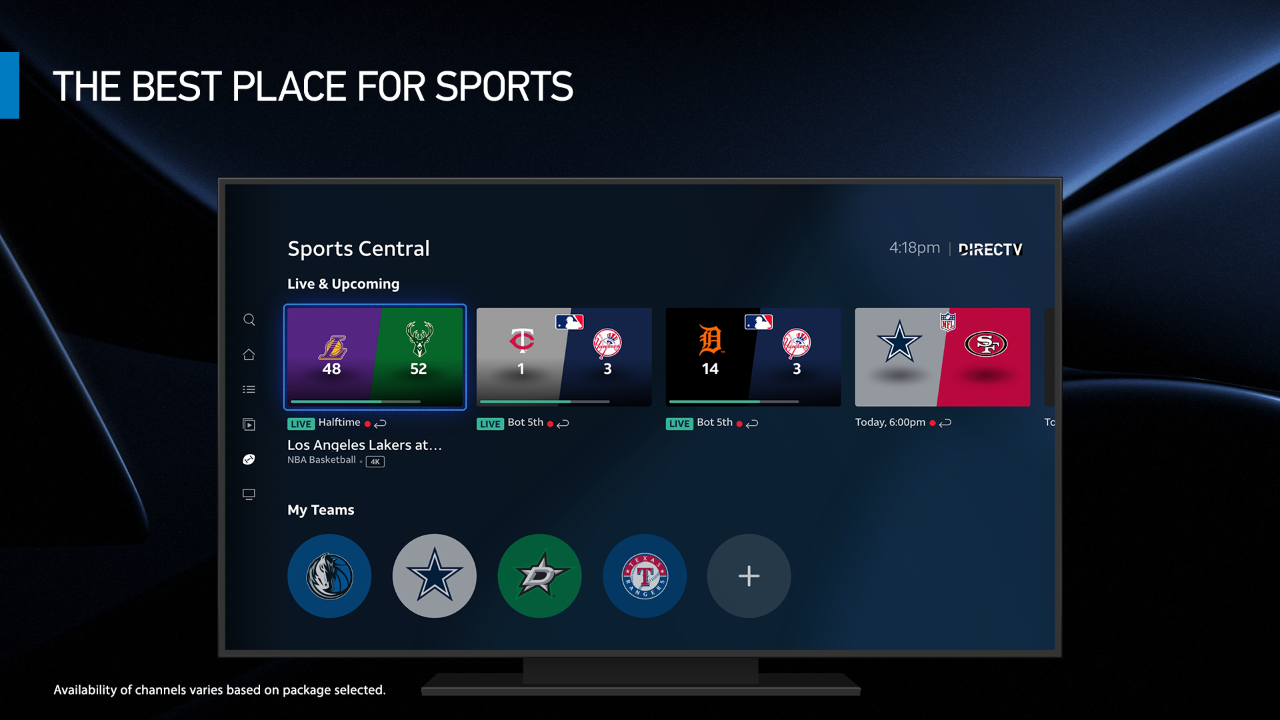Select the highlighted Sports sidebar icon

[249, 459]
